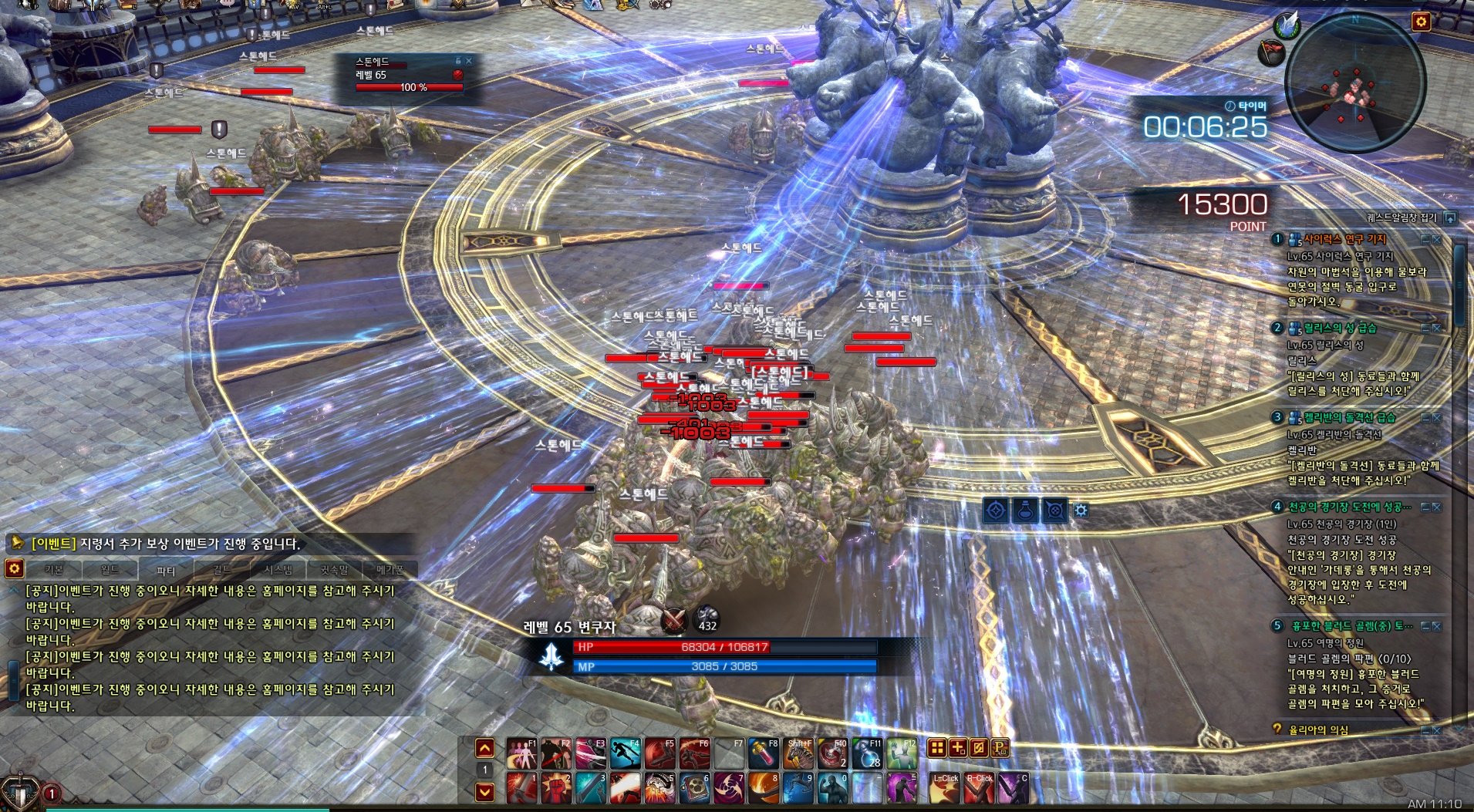Select the 사이럭스 연구 기지 quest entry
Screen dimensions: 1474x812
pyautogui.click(x=1344, y=240)
